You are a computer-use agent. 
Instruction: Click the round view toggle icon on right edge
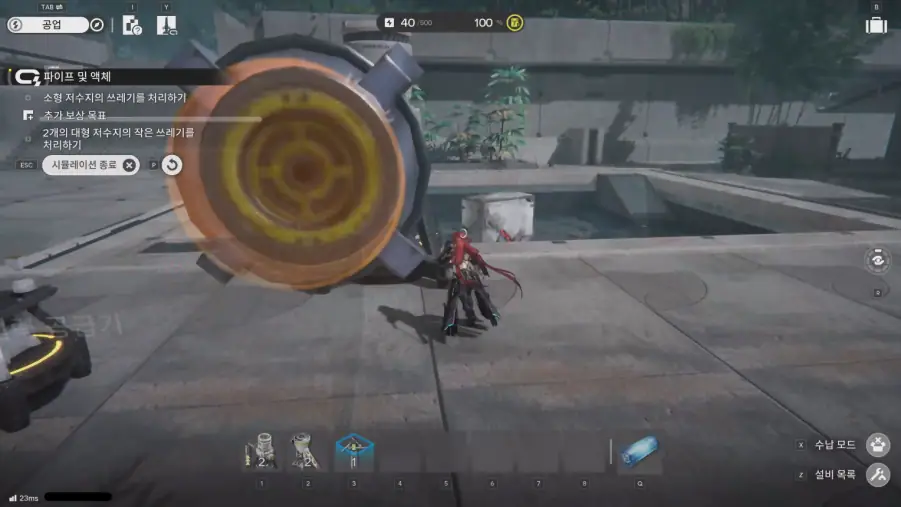coord(877,260)
